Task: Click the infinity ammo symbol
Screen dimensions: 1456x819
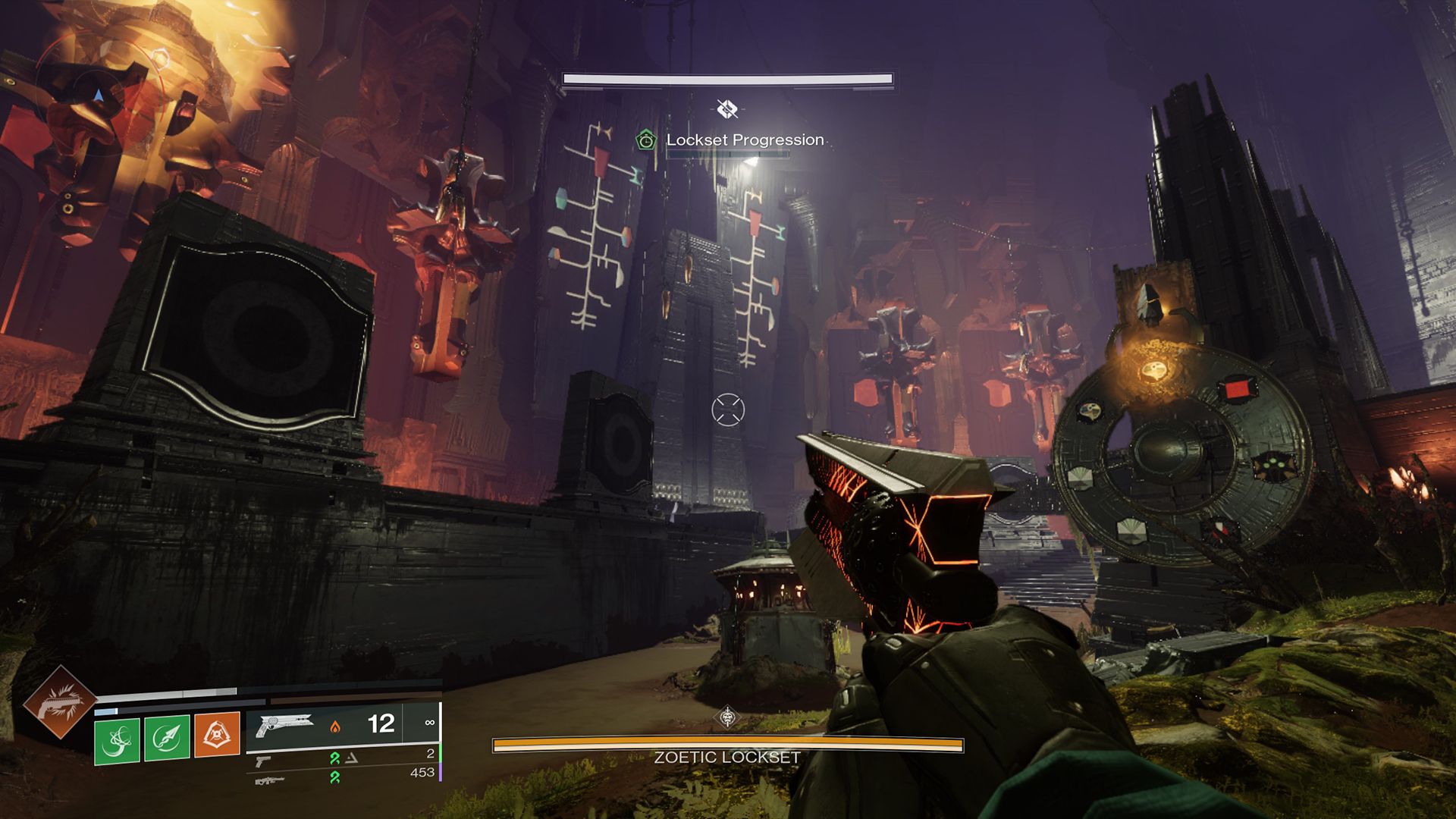Action: 430,723
